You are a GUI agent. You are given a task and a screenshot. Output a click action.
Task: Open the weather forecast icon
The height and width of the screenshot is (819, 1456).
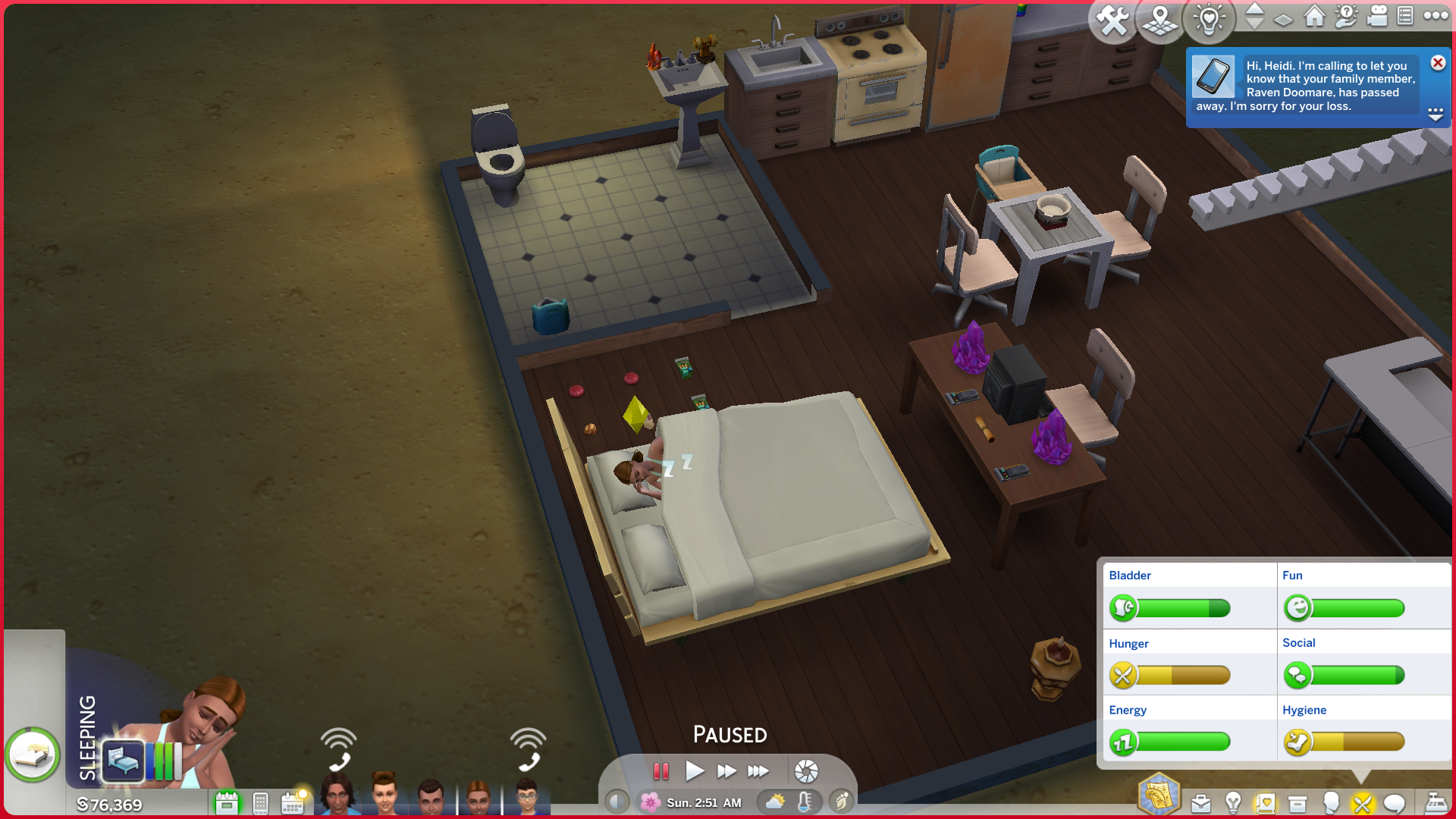pyautogui.click(x=775, y=802)
